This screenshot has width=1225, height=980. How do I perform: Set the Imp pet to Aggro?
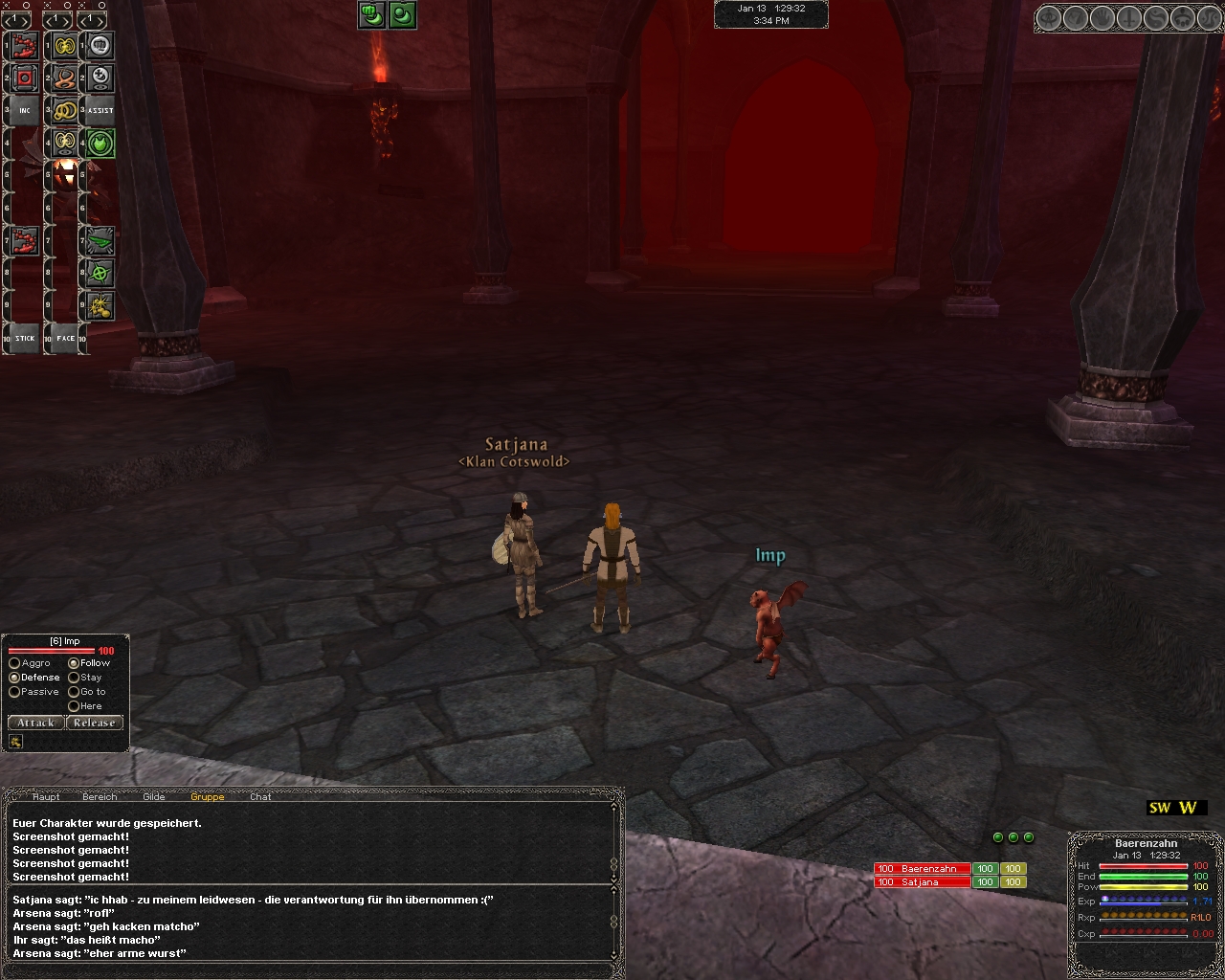pos(14,663)
